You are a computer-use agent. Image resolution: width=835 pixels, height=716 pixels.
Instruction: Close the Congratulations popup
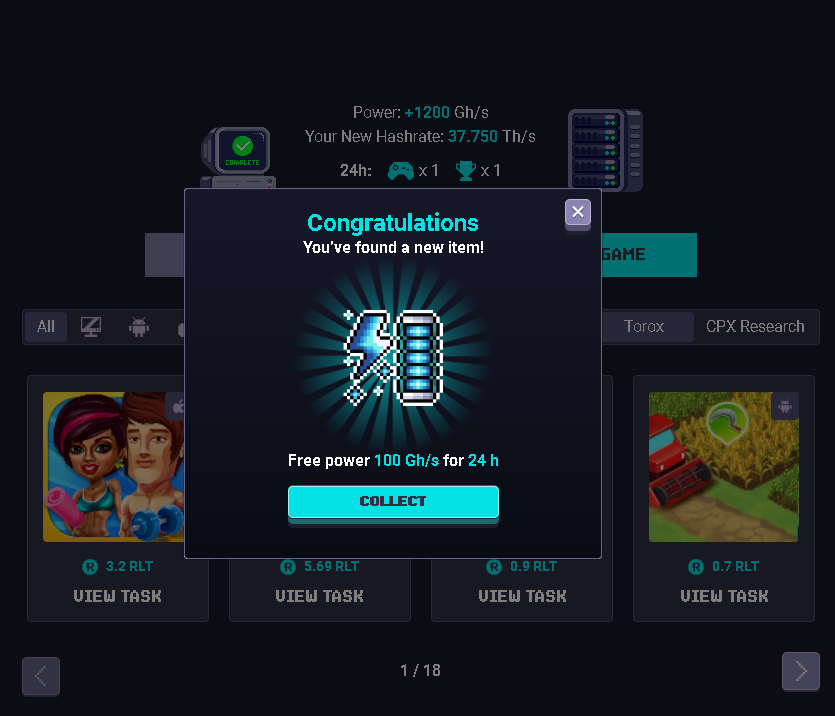577,212
